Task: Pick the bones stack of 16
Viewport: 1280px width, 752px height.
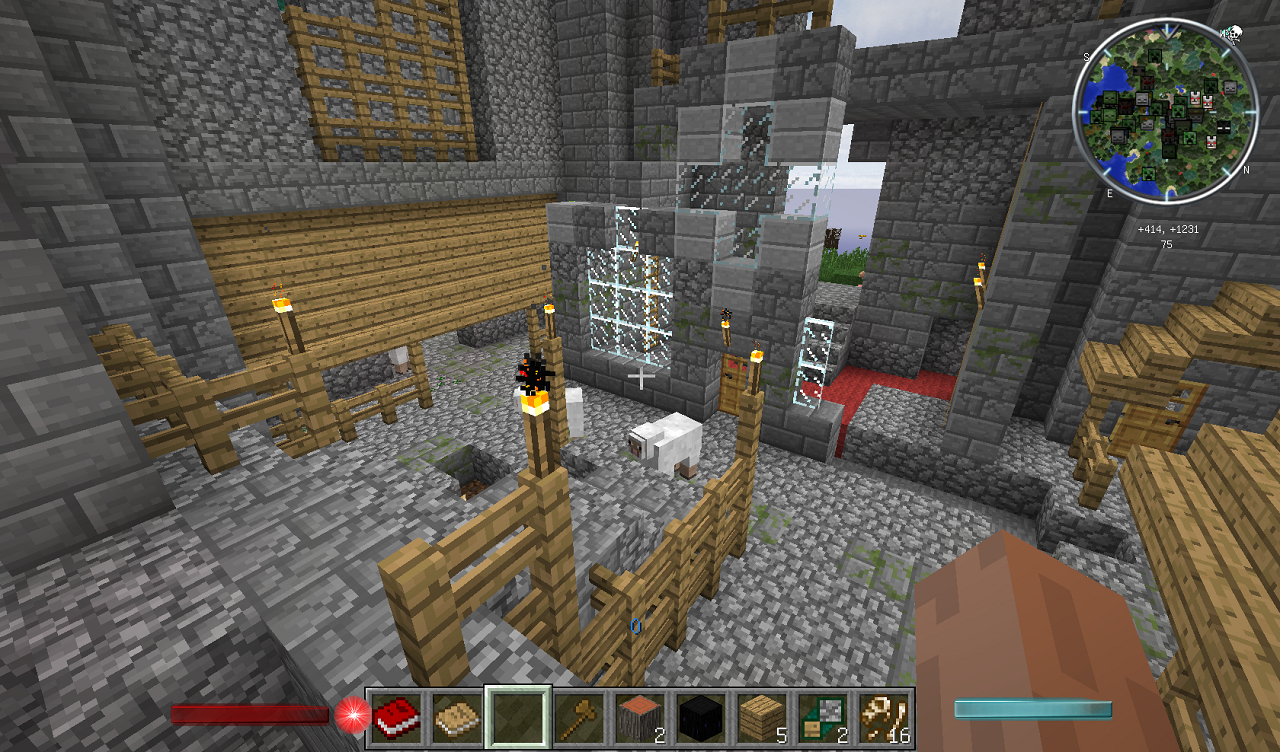Action: pyautogui.click(x=883, y=717)
